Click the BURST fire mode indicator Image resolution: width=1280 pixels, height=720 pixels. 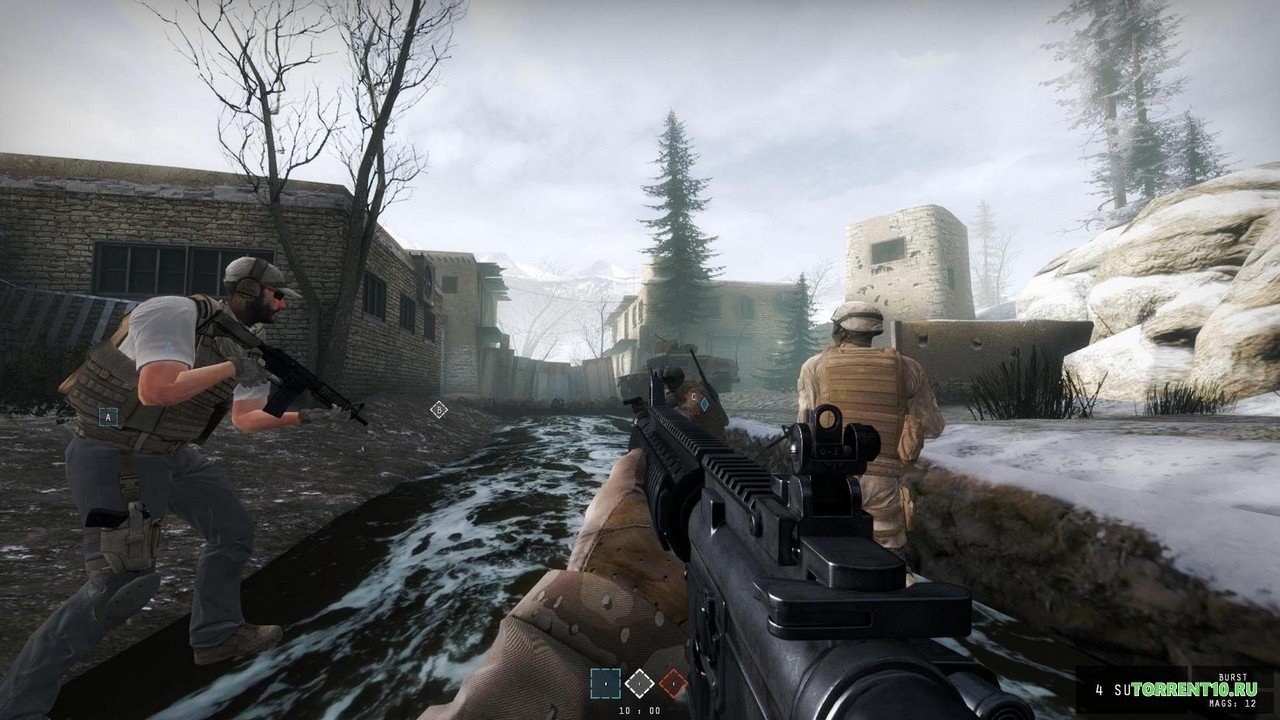[x=1233, y=676]
